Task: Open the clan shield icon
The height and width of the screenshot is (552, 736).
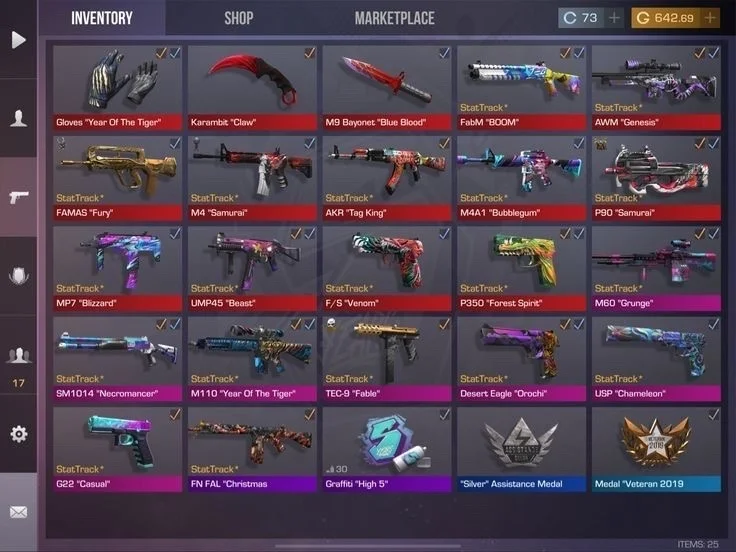Action: pyautogui.click(x=18, y=276)
